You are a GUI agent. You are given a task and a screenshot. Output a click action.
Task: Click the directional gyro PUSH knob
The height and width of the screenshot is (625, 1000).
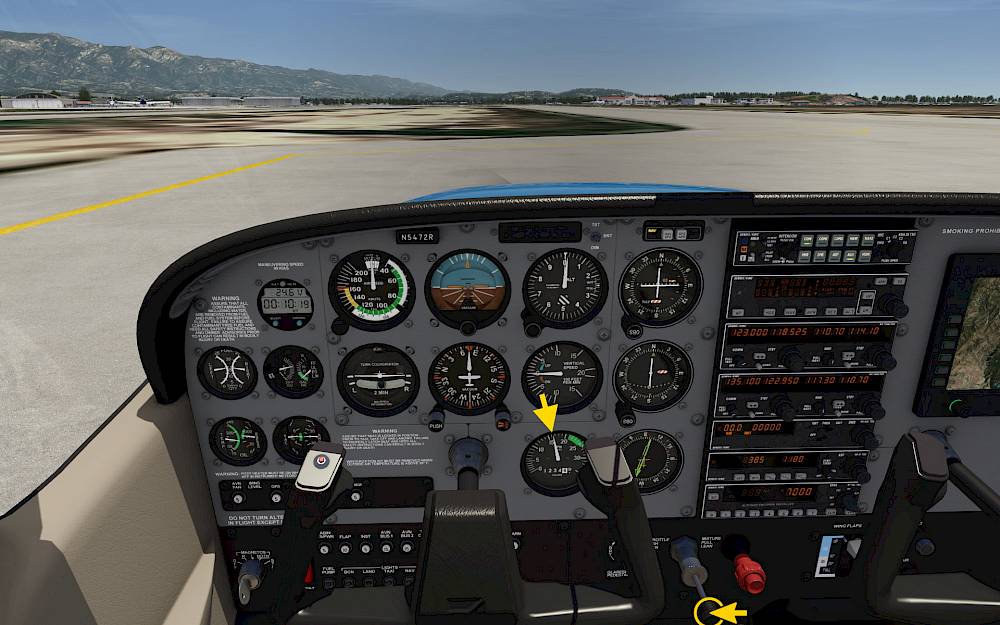pyautogui.click(x=436, y=417)
